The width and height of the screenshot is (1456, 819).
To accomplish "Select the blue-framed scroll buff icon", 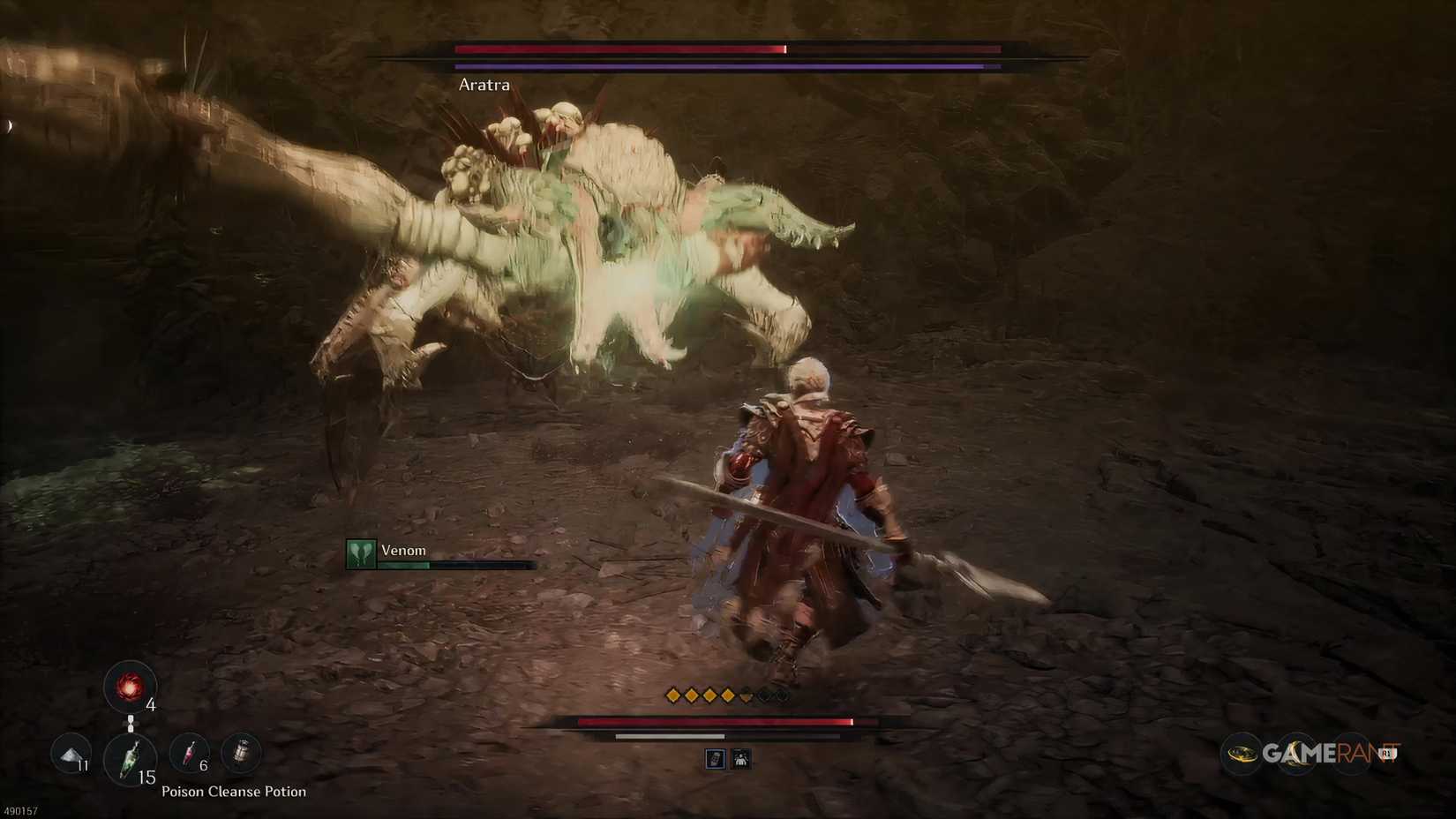I will [x=716, y=758].
